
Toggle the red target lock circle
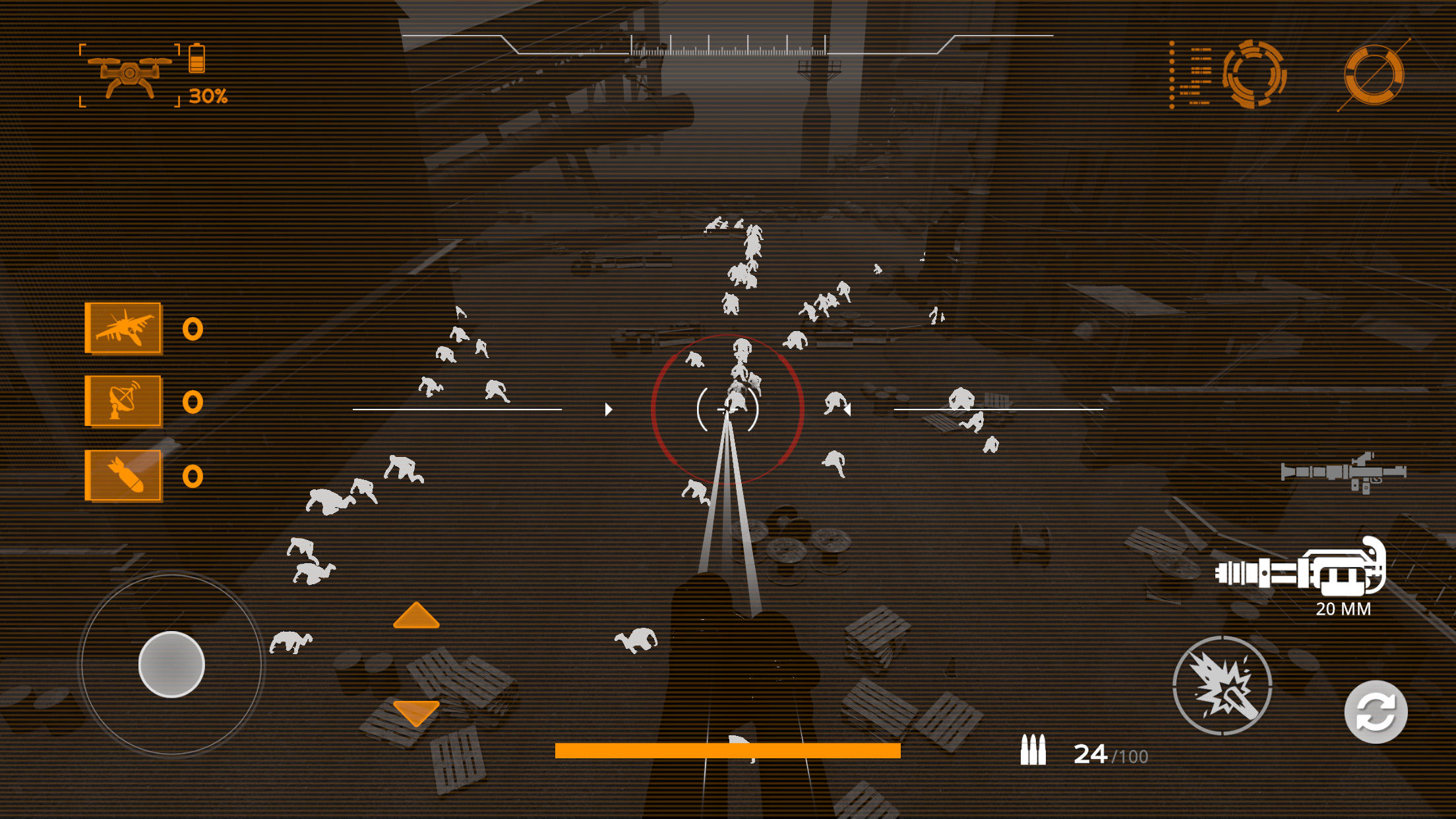[x=727, y=410]
